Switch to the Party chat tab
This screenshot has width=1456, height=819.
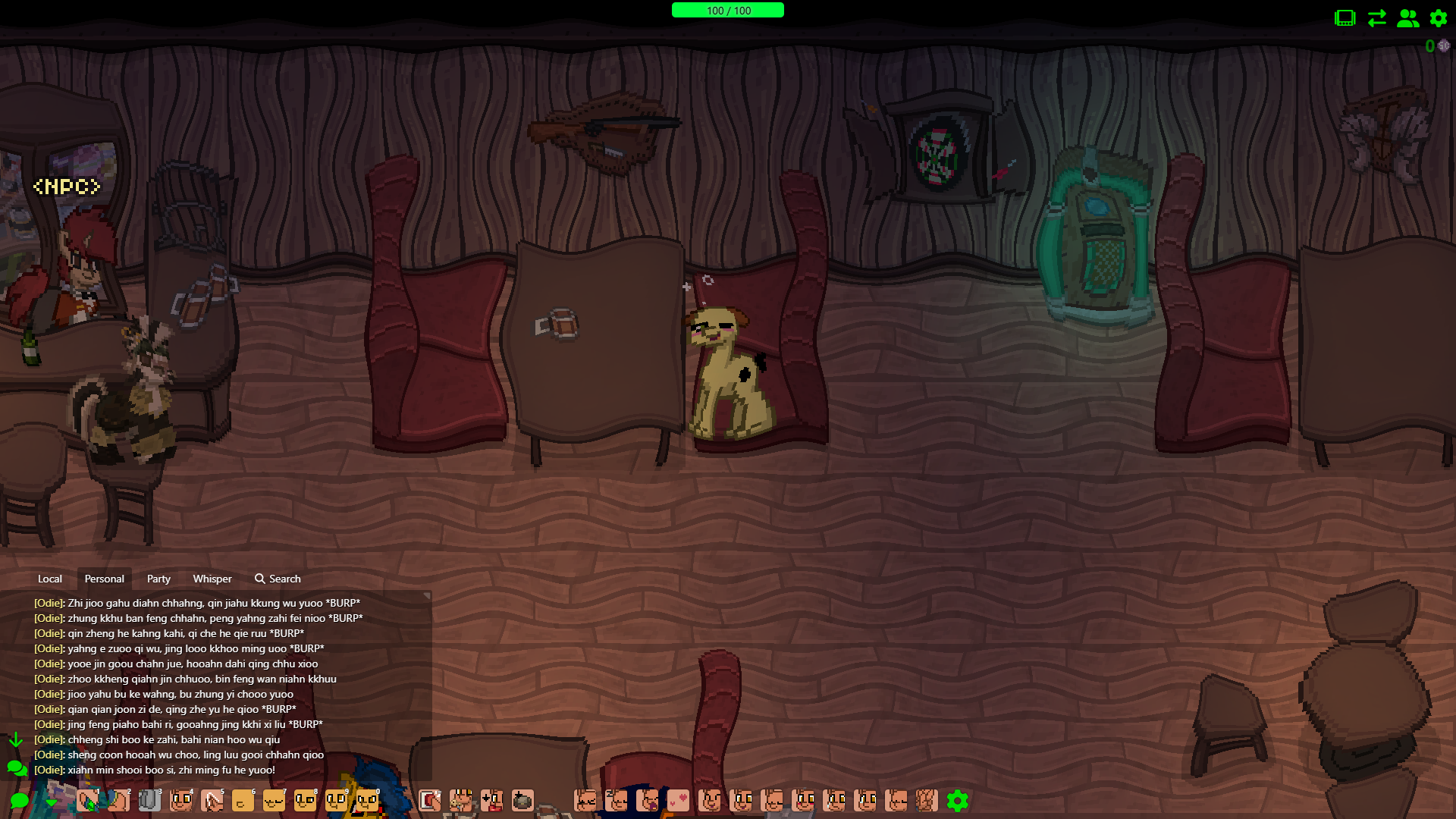tap(158, 579)
